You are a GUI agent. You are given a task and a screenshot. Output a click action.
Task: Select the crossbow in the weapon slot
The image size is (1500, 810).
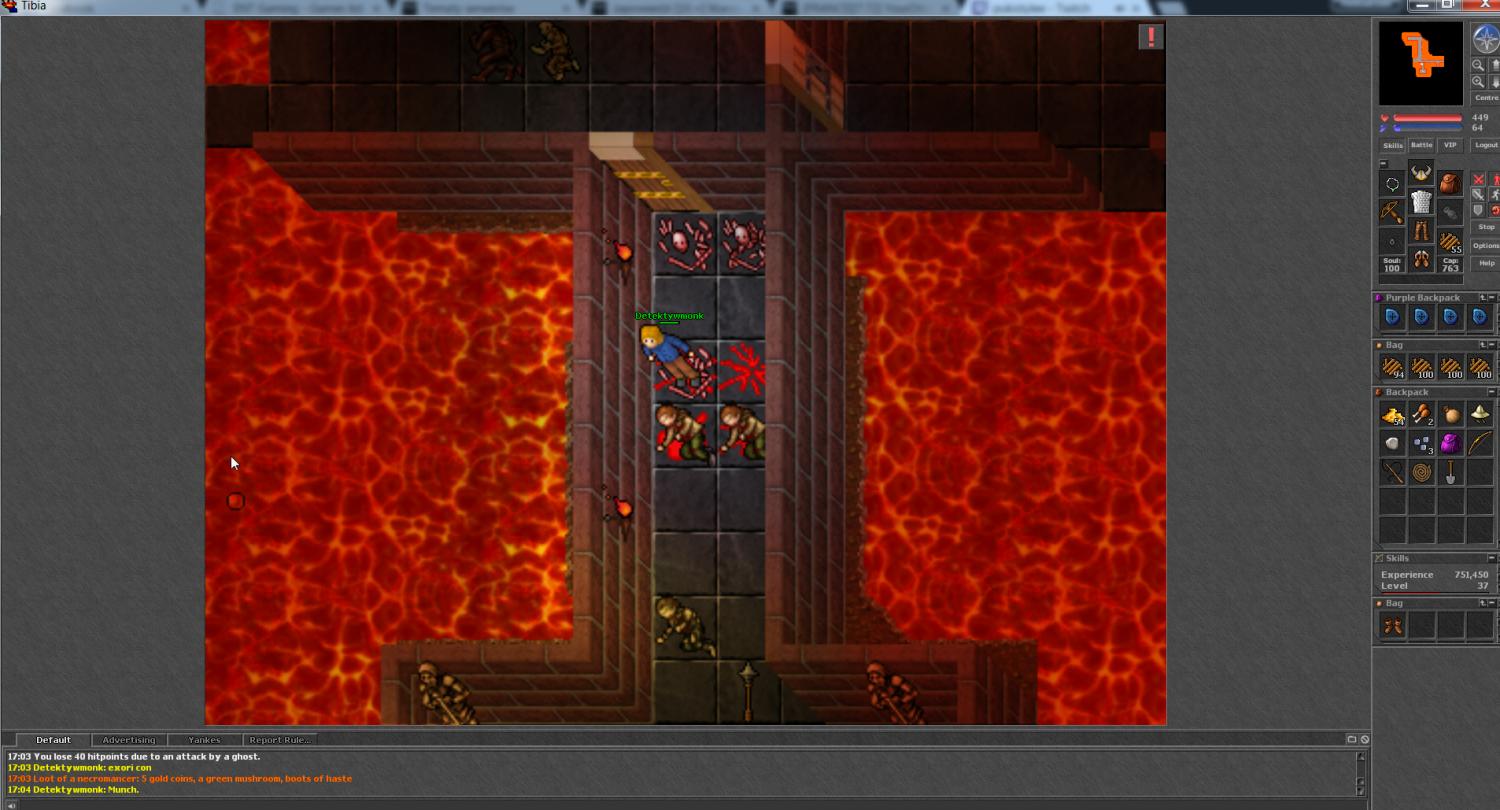[1392, 212]
